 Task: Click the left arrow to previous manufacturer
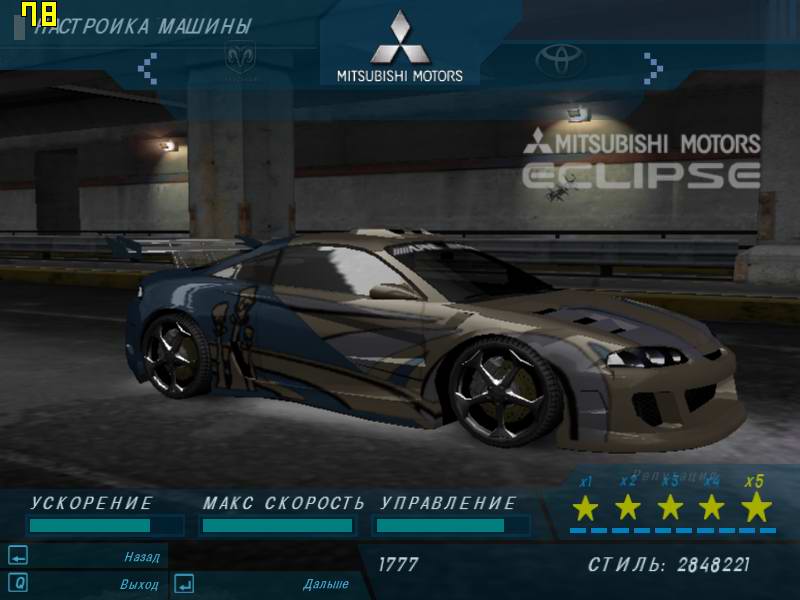[147, 67]
